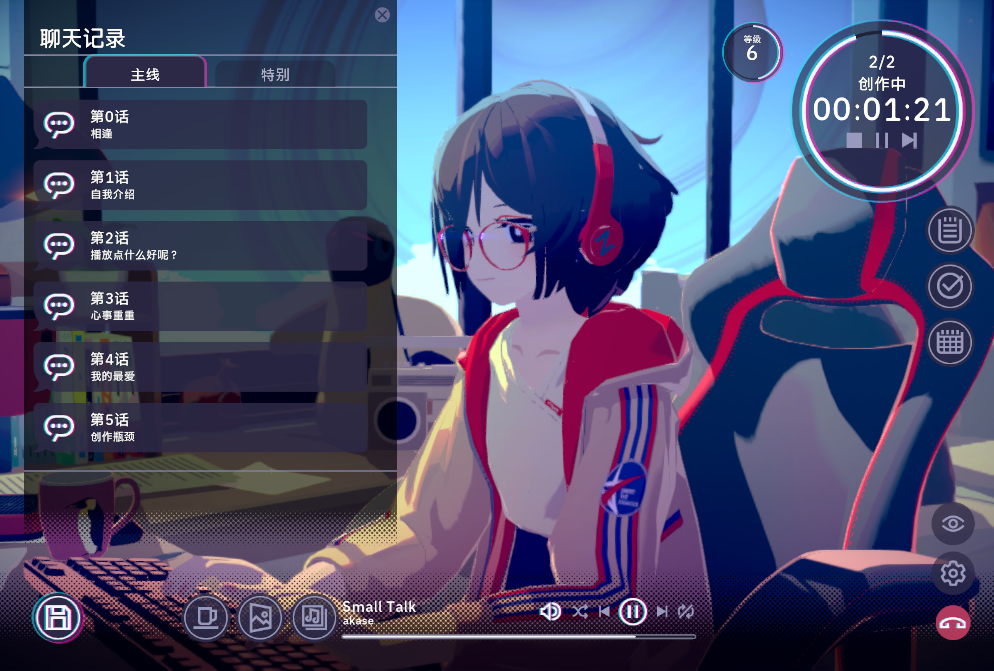
Task: Choose 第2话 播放点什么好呢？
Action: 201,246
